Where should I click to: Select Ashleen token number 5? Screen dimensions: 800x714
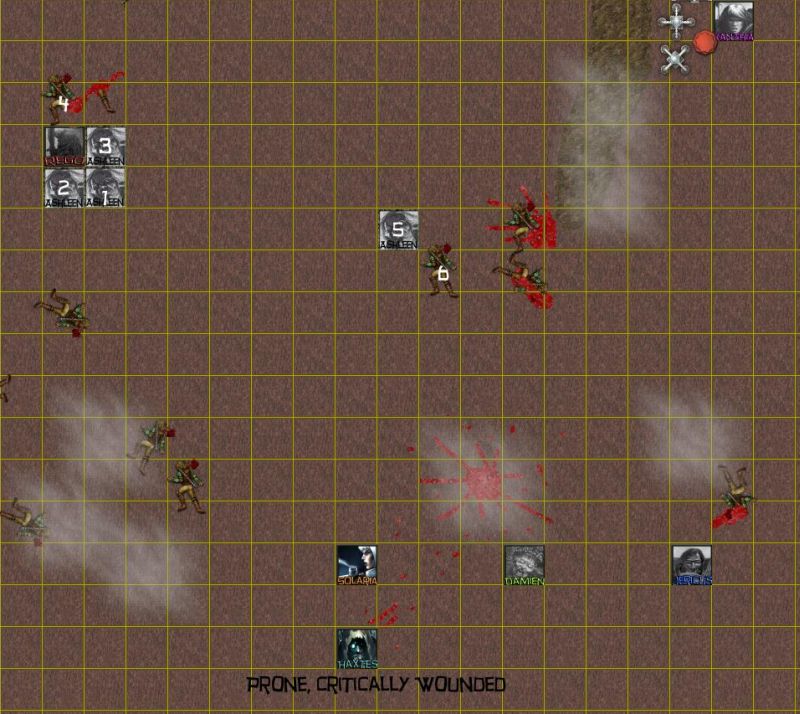click(x=398, y=230)
